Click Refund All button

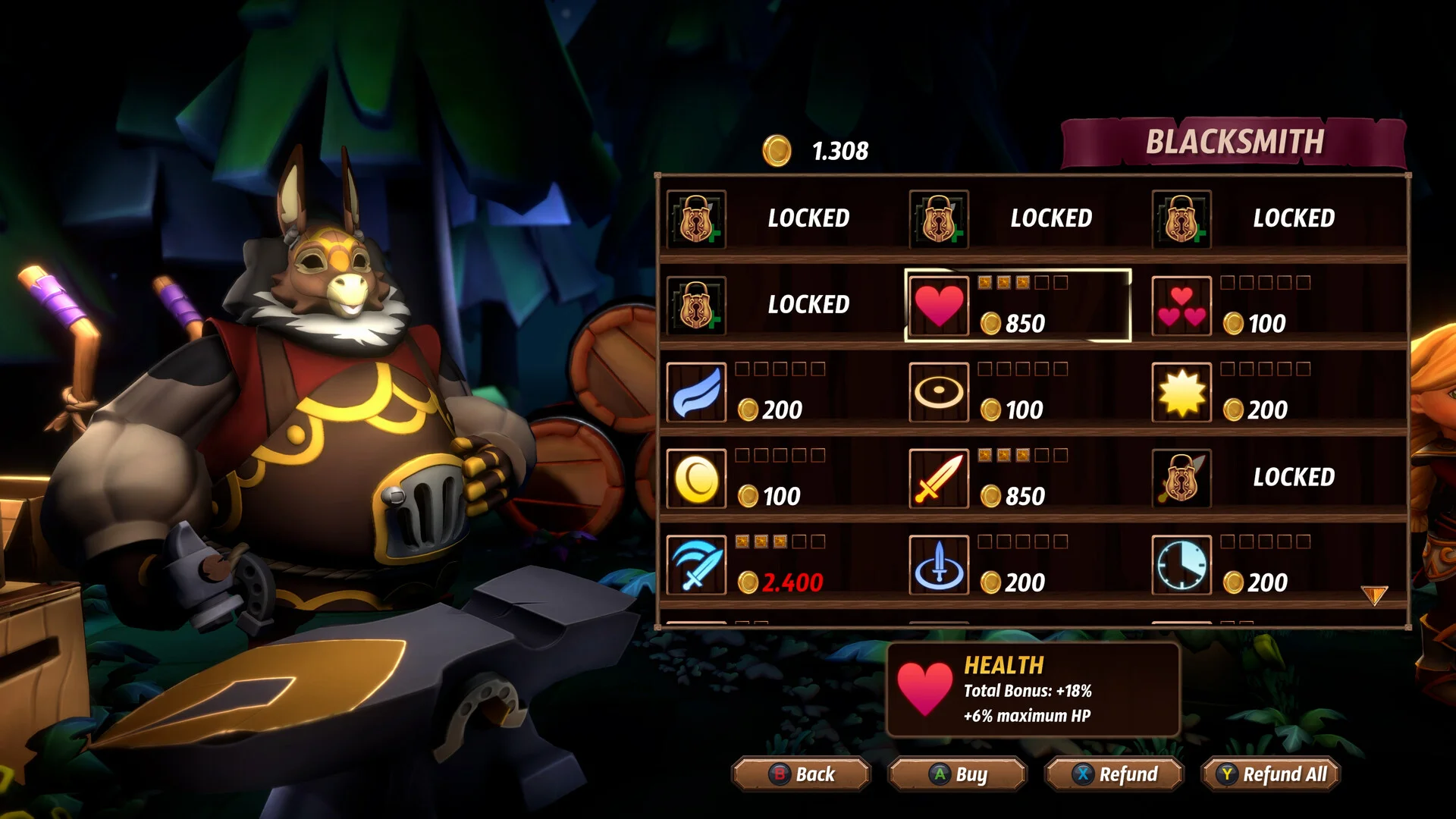pyautogui.click(x=1271, y=774)
